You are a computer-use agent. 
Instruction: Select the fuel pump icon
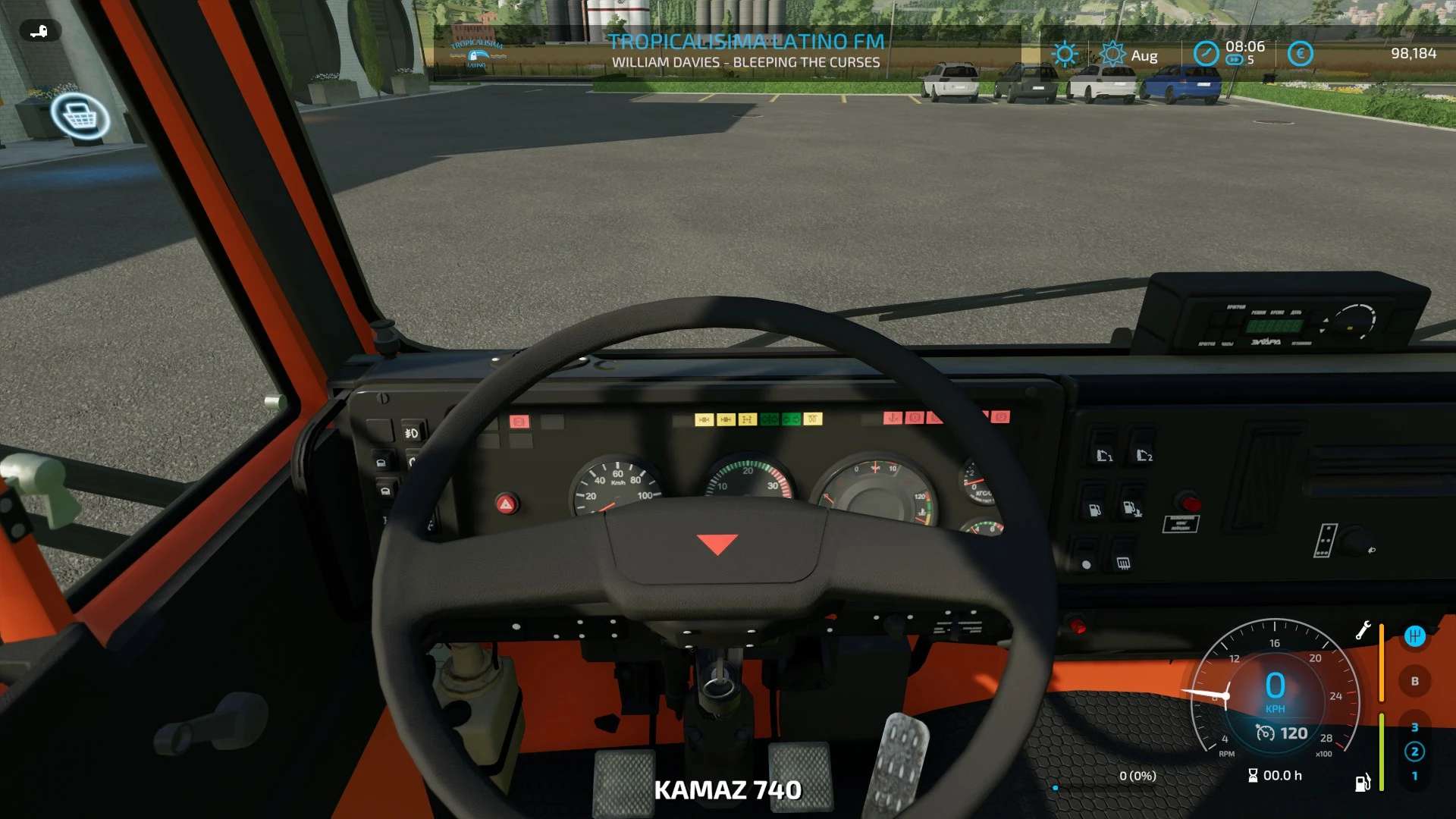click(1363, 783)
